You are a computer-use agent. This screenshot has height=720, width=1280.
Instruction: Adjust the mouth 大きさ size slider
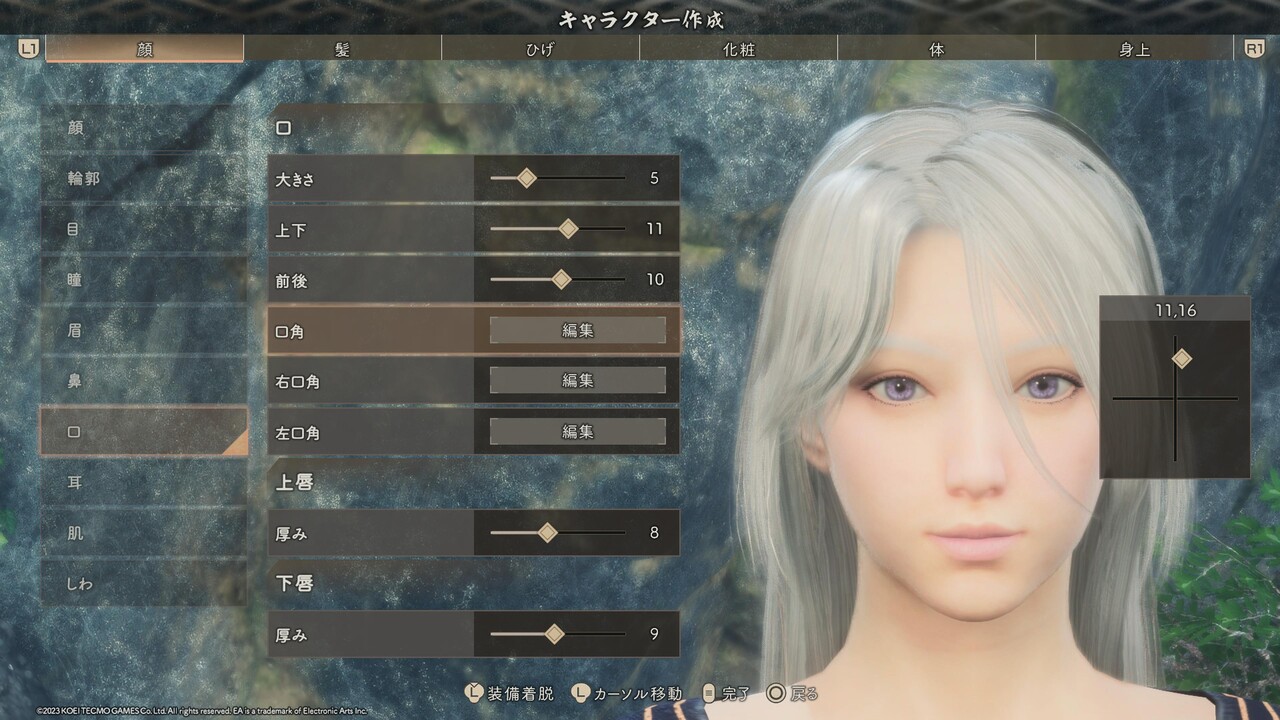[527, 178]
